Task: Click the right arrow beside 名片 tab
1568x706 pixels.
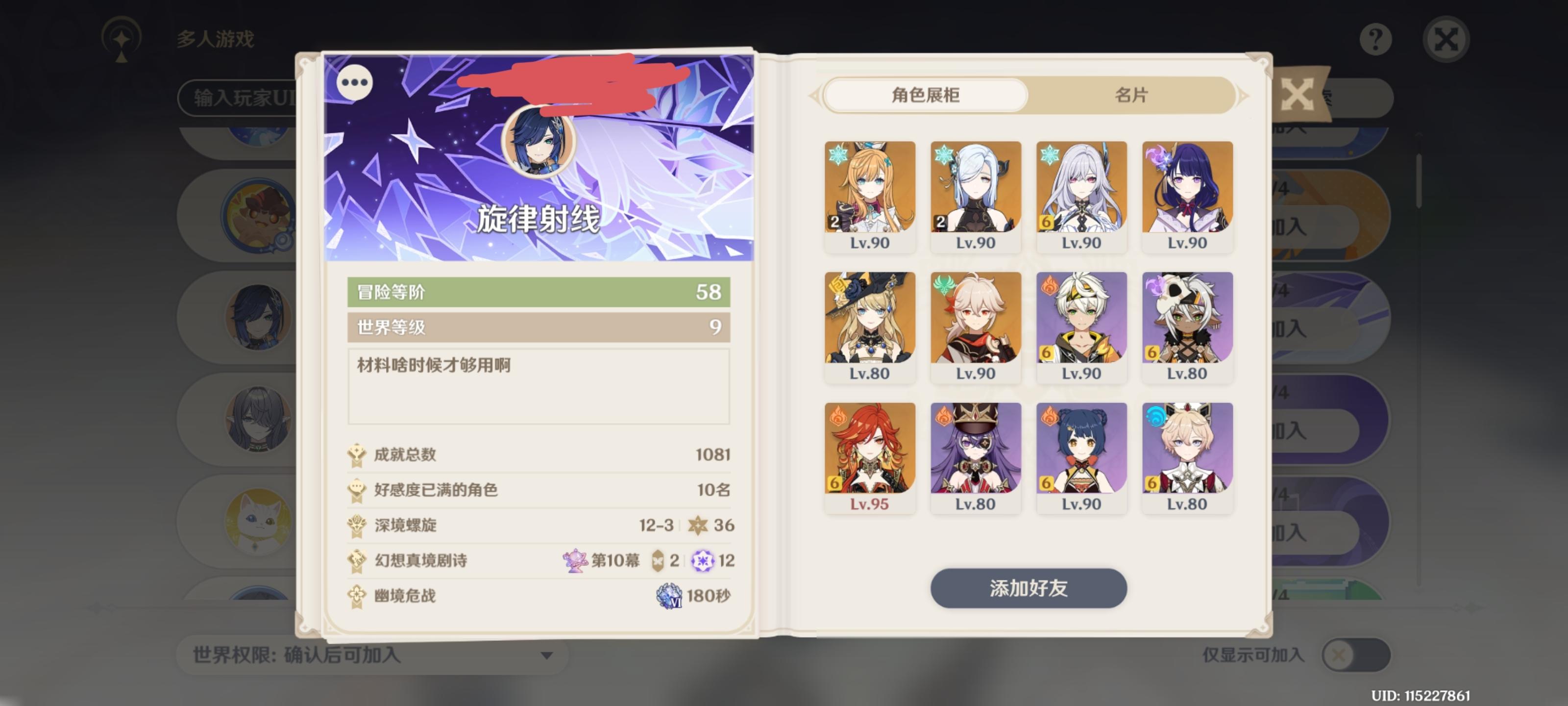Action: tap(1244, 95)
